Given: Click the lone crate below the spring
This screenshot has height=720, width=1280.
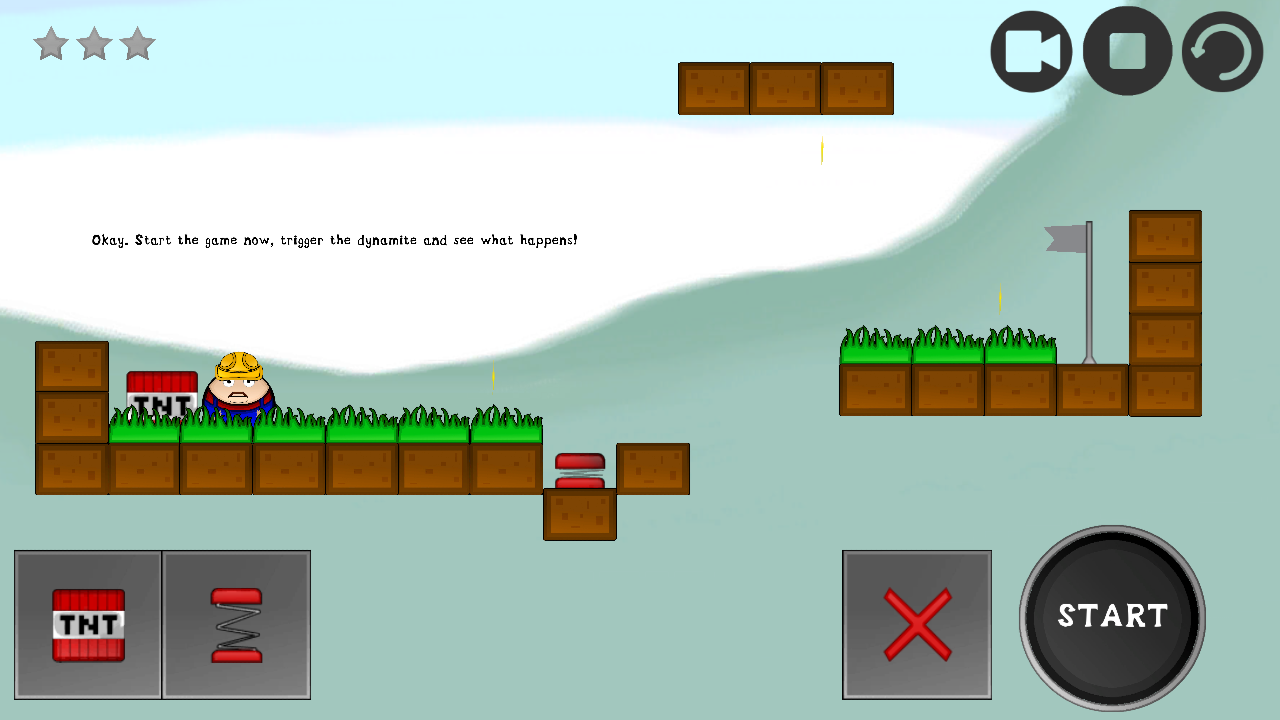Looking at the screenshot, I should tap(580, 515).
